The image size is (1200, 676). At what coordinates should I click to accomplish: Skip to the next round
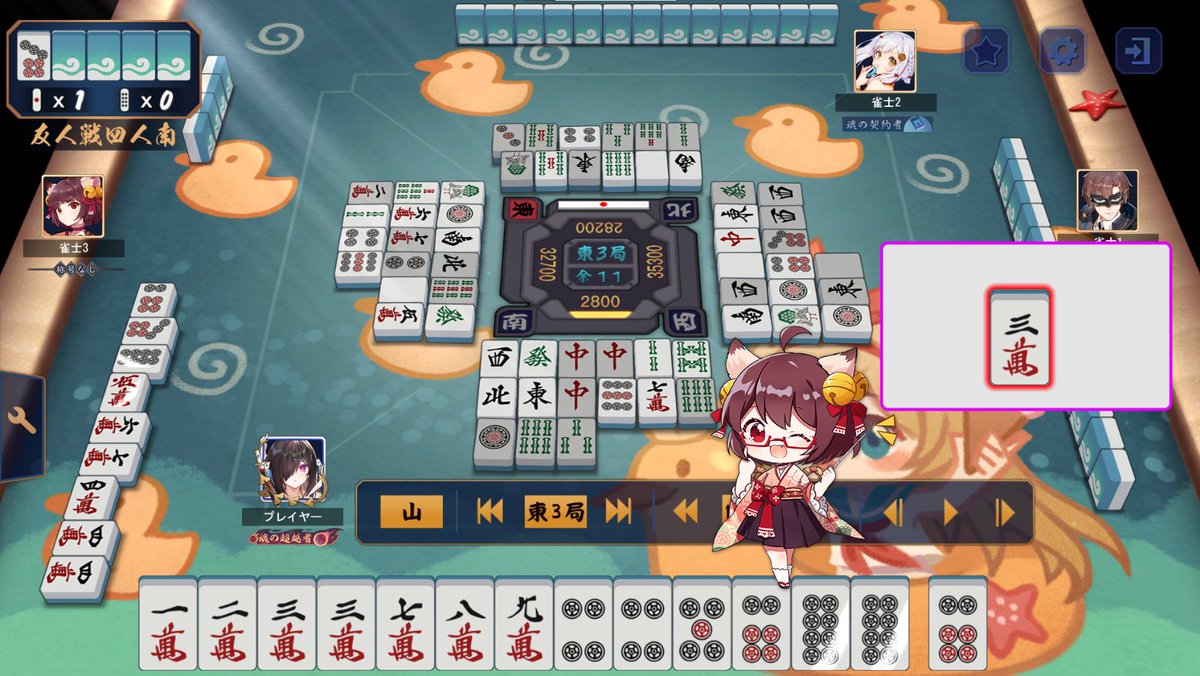point(619,512)
